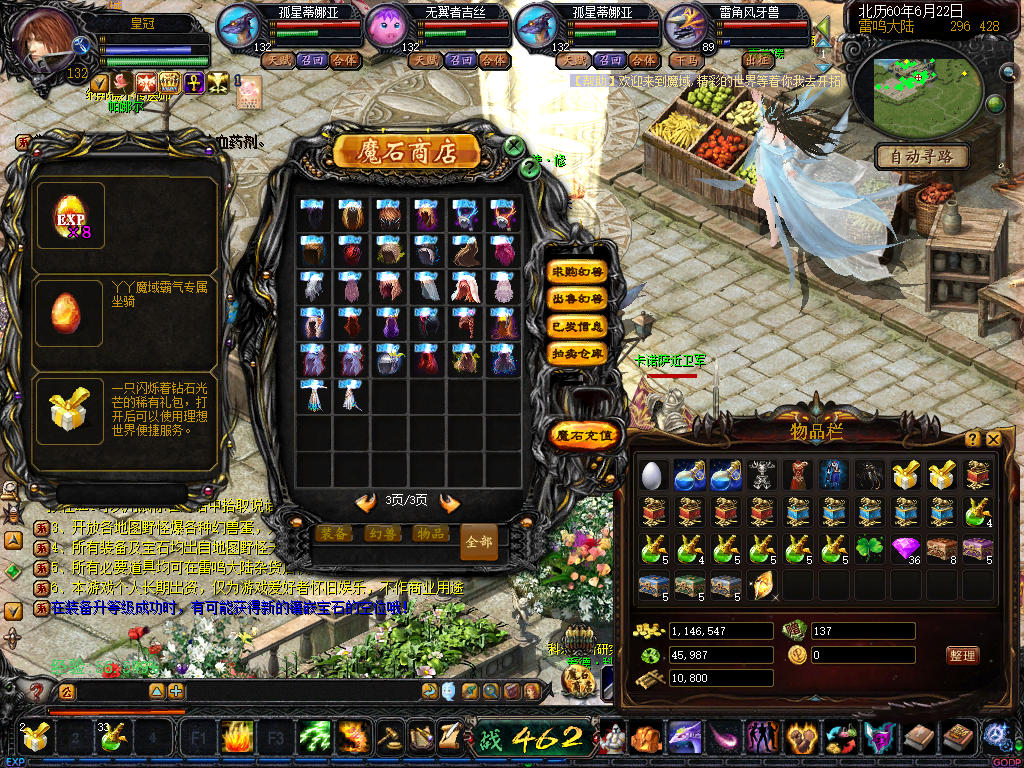Select the white egg in inventory
1024x768 pixels.
(652, 475)
